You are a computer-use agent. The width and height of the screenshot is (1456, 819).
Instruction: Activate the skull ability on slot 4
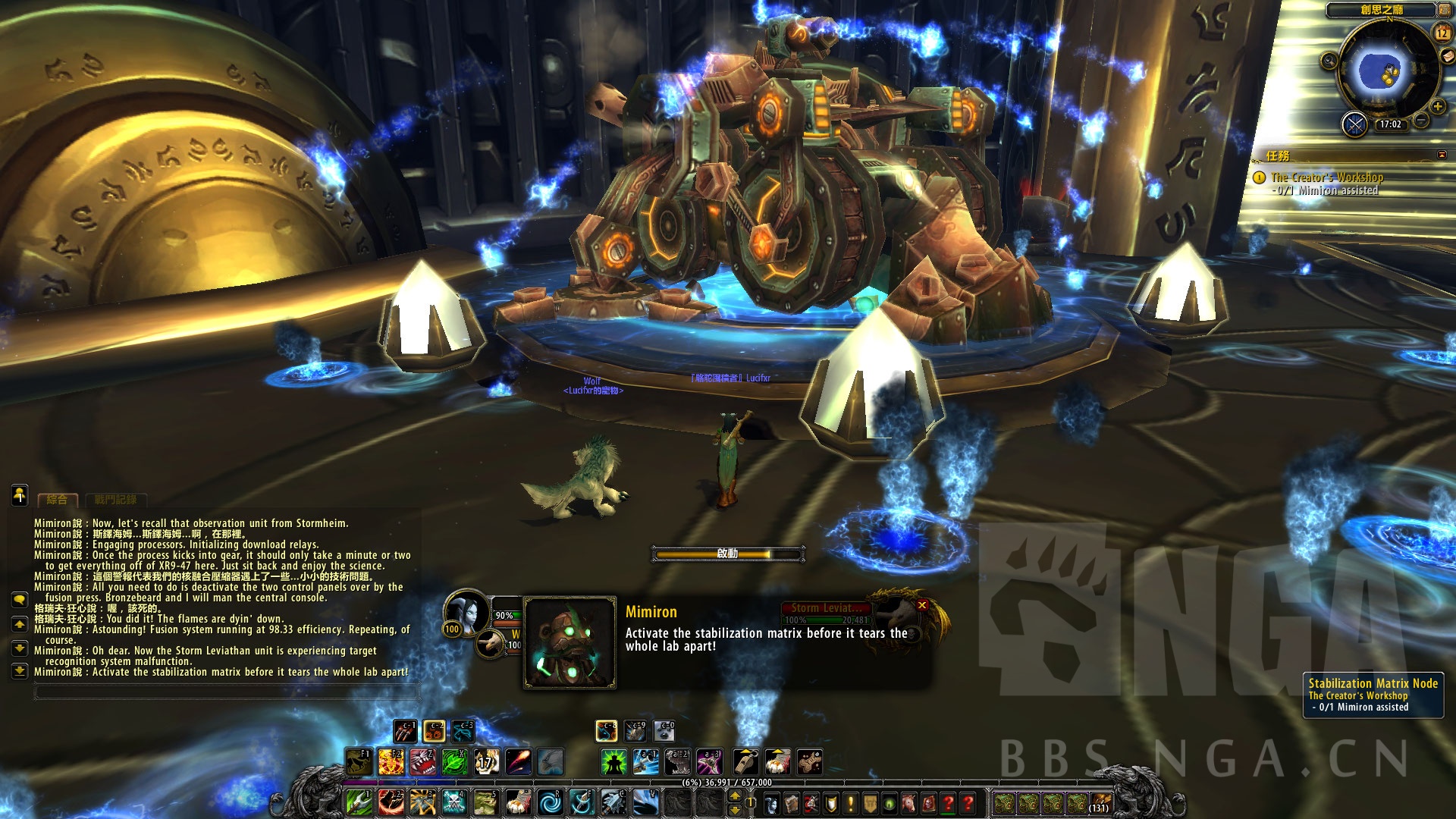(454, 802)
